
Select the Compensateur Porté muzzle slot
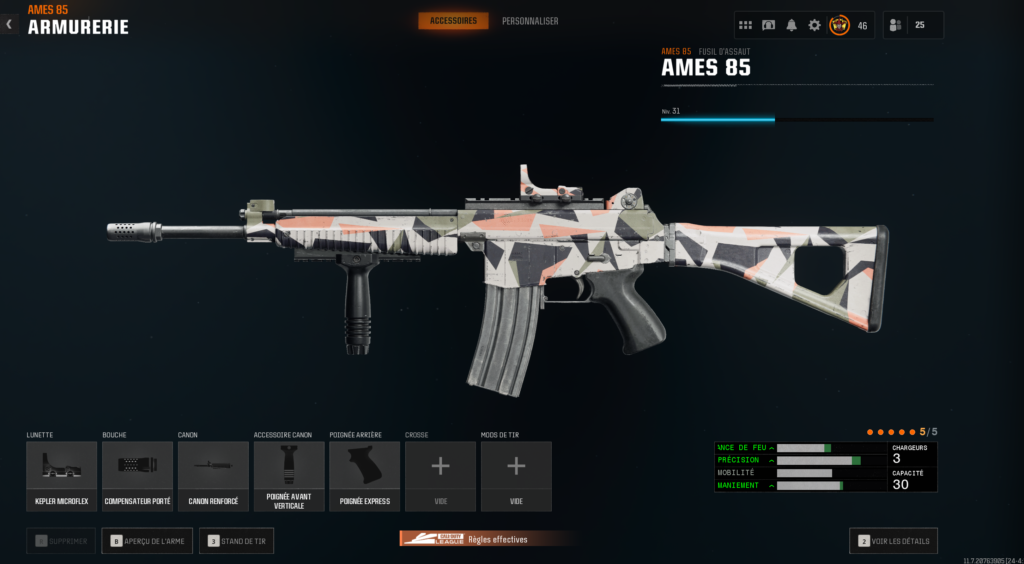(137, 476)
